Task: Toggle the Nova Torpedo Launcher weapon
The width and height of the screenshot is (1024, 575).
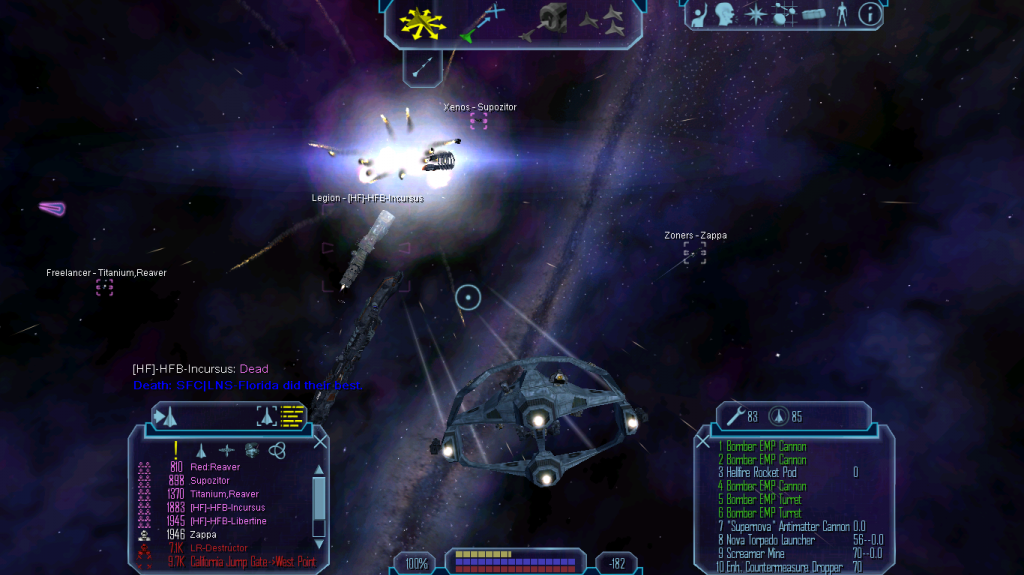Action: tap(766, 540)
